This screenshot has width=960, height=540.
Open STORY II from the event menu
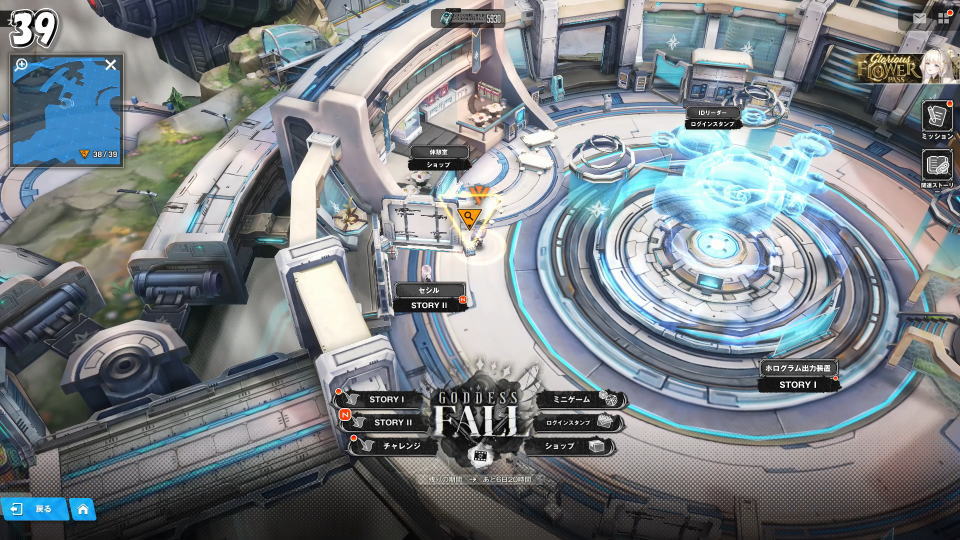pos(386,422)
